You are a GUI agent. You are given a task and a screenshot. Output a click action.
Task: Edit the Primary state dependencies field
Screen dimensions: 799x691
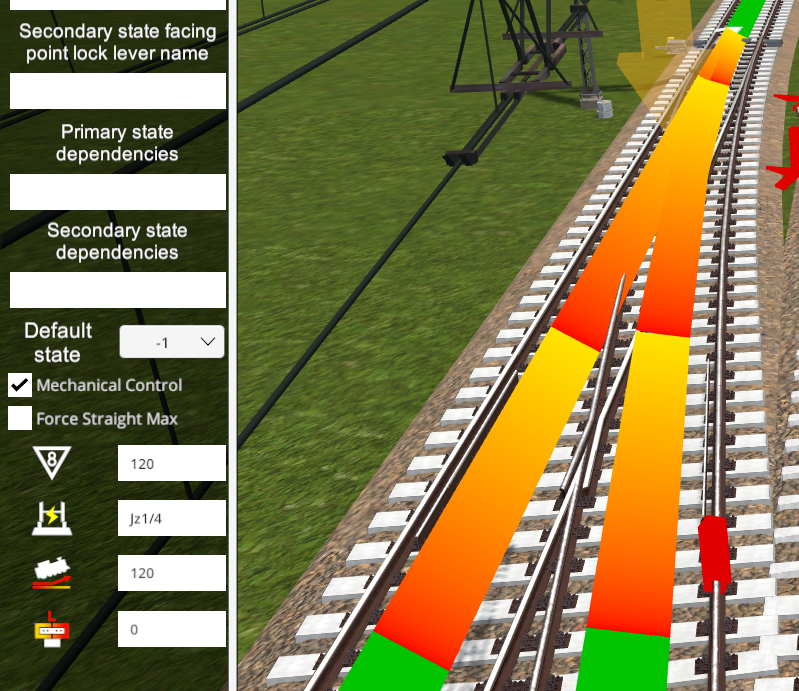click(118, 192)
